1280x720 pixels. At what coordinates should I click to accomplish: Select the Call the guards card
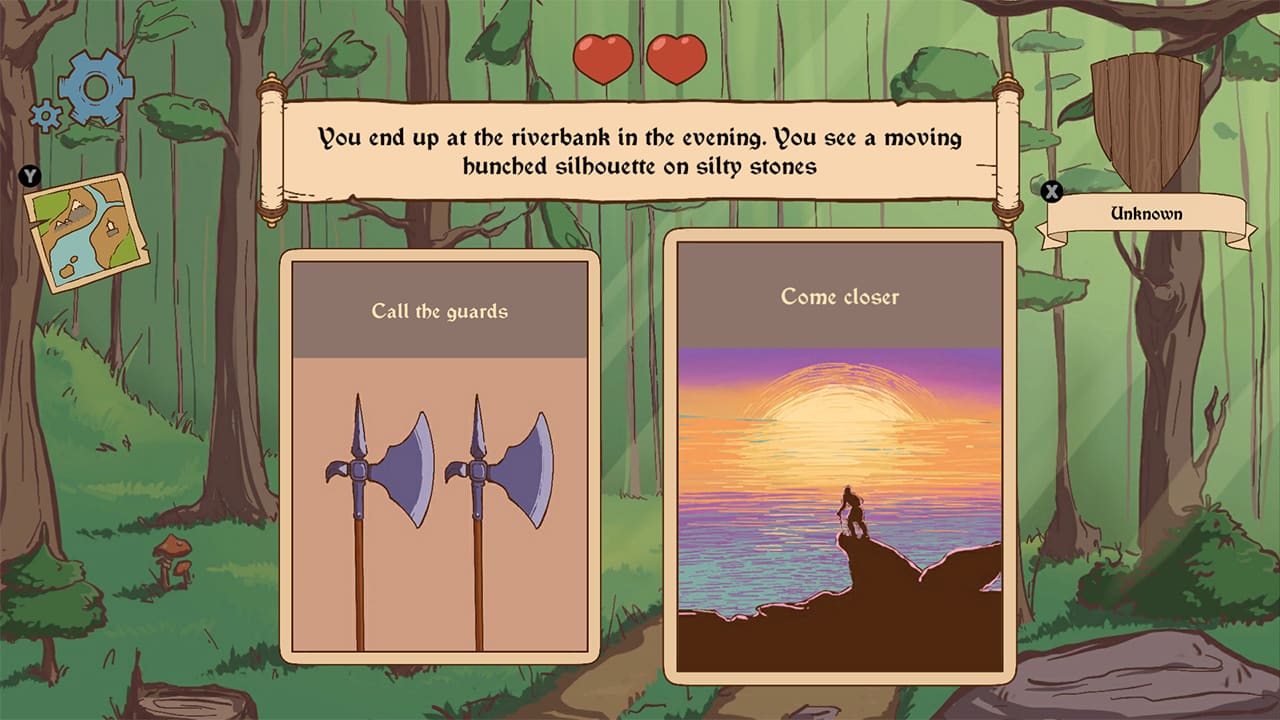[436, 460]
